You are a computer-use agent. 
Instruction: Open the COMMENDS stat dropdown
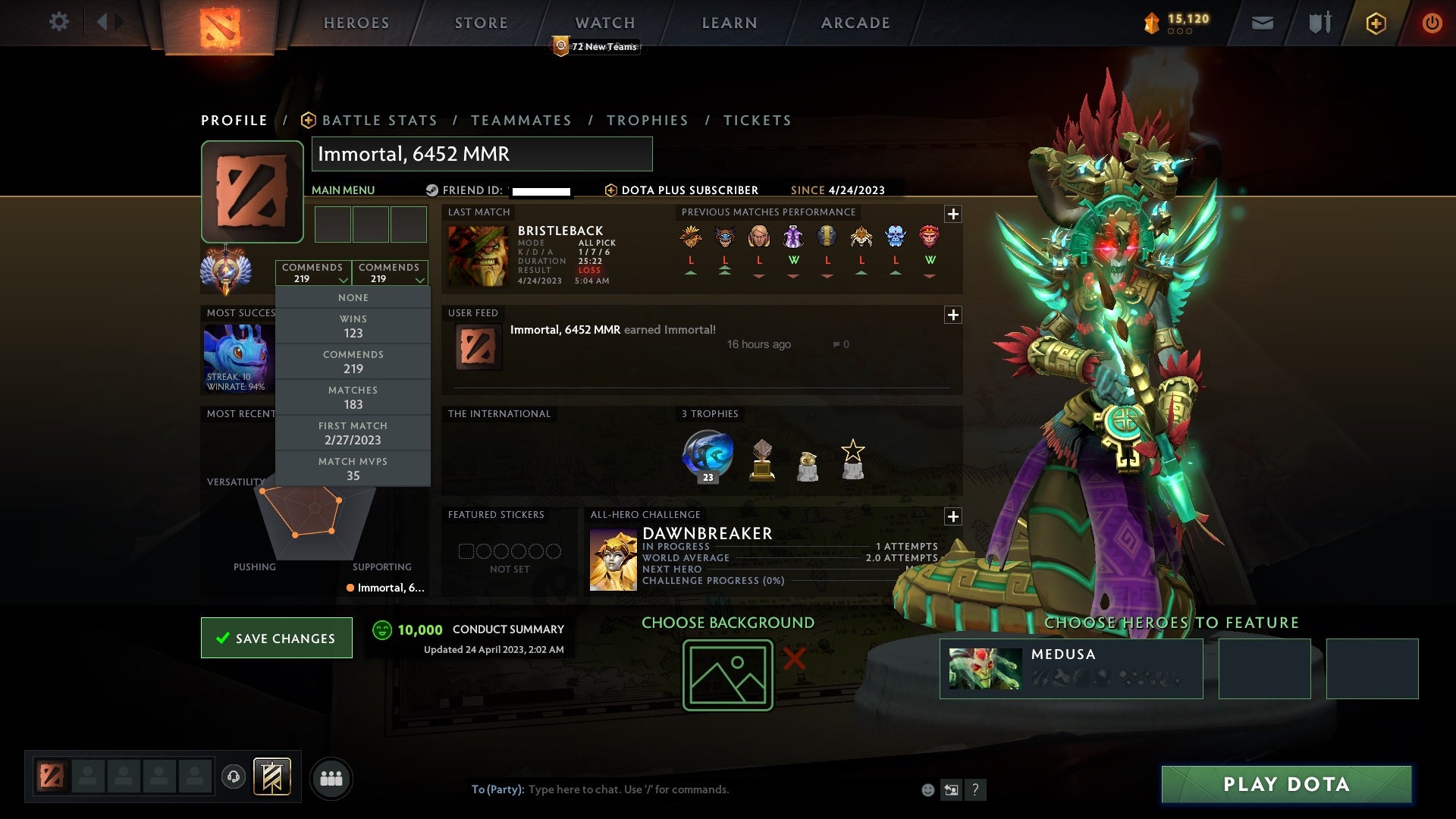[x=314, y=272]
